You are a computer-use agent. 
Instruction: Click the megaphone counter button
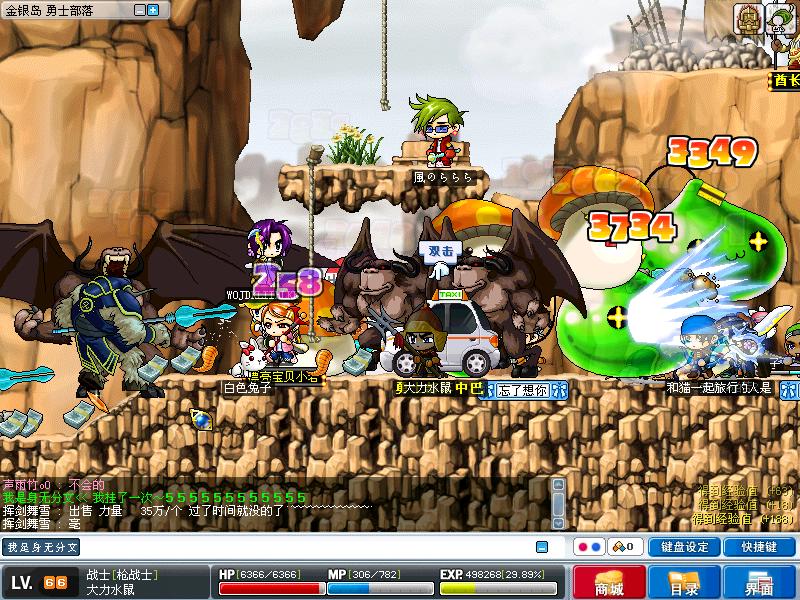click(x=626, y=547)
